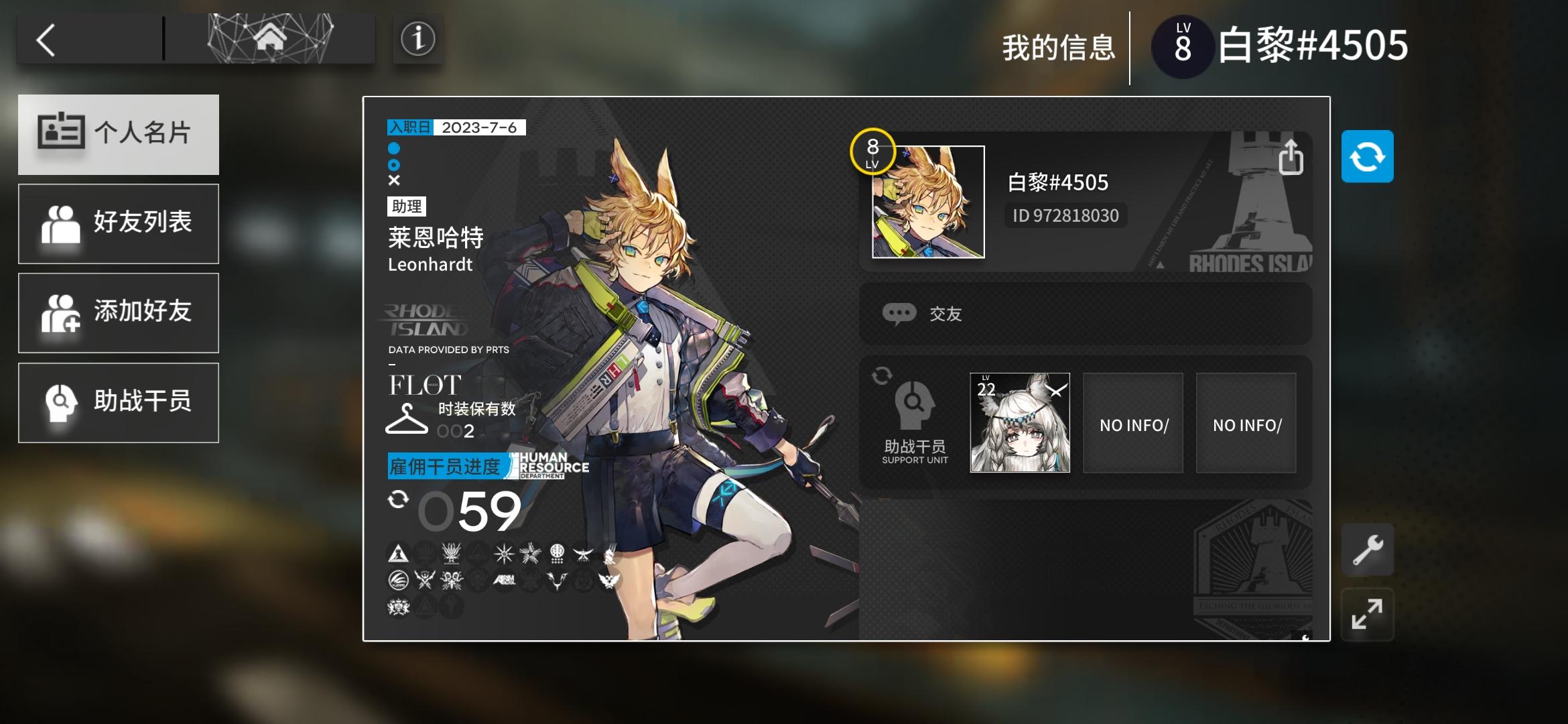
Task: Open the 好友列表 friends tab
Action: tap(119, 223)
